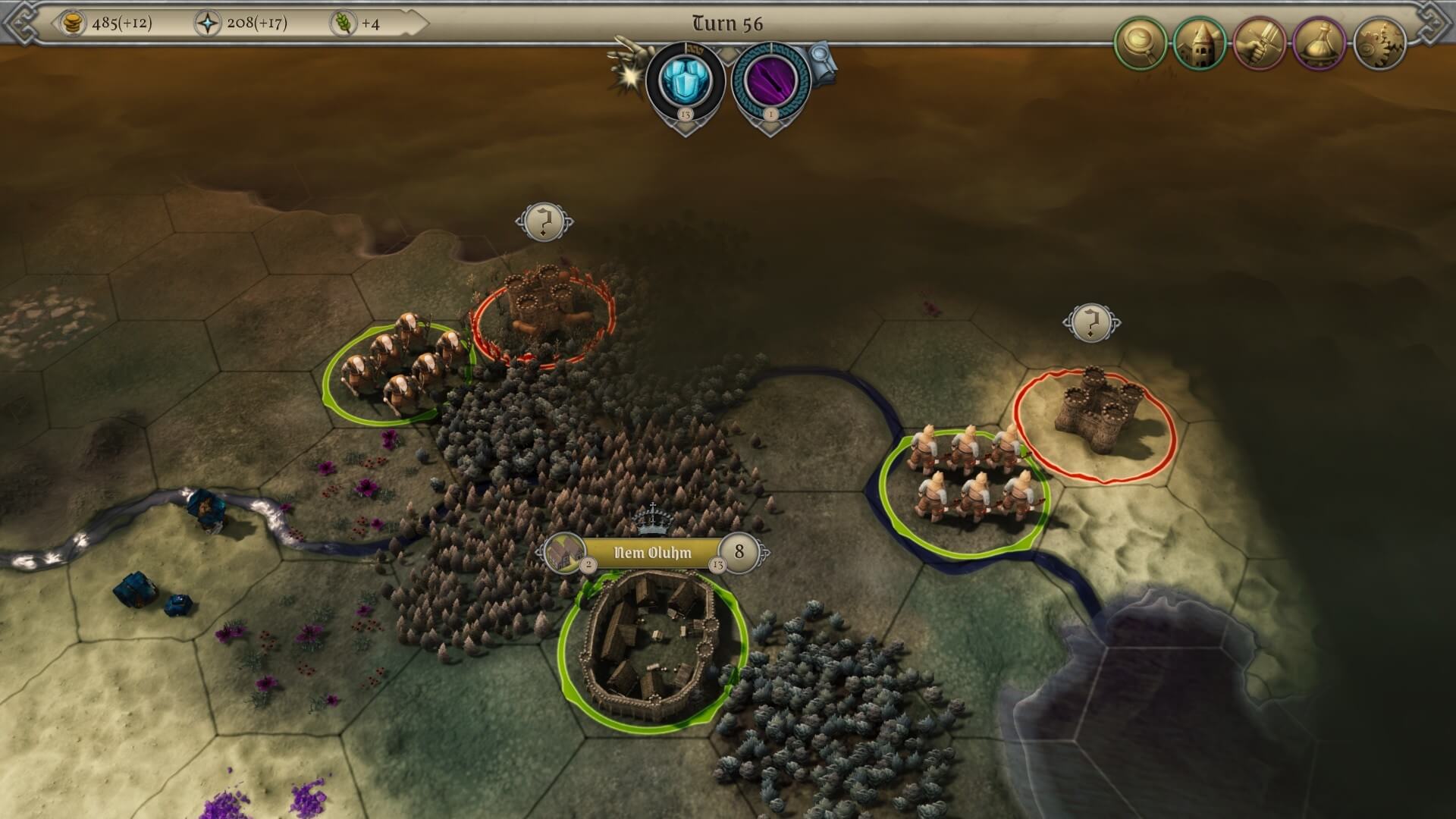Open the gears settings menu
The image size is (1456, 819).
pos(1379,43)
